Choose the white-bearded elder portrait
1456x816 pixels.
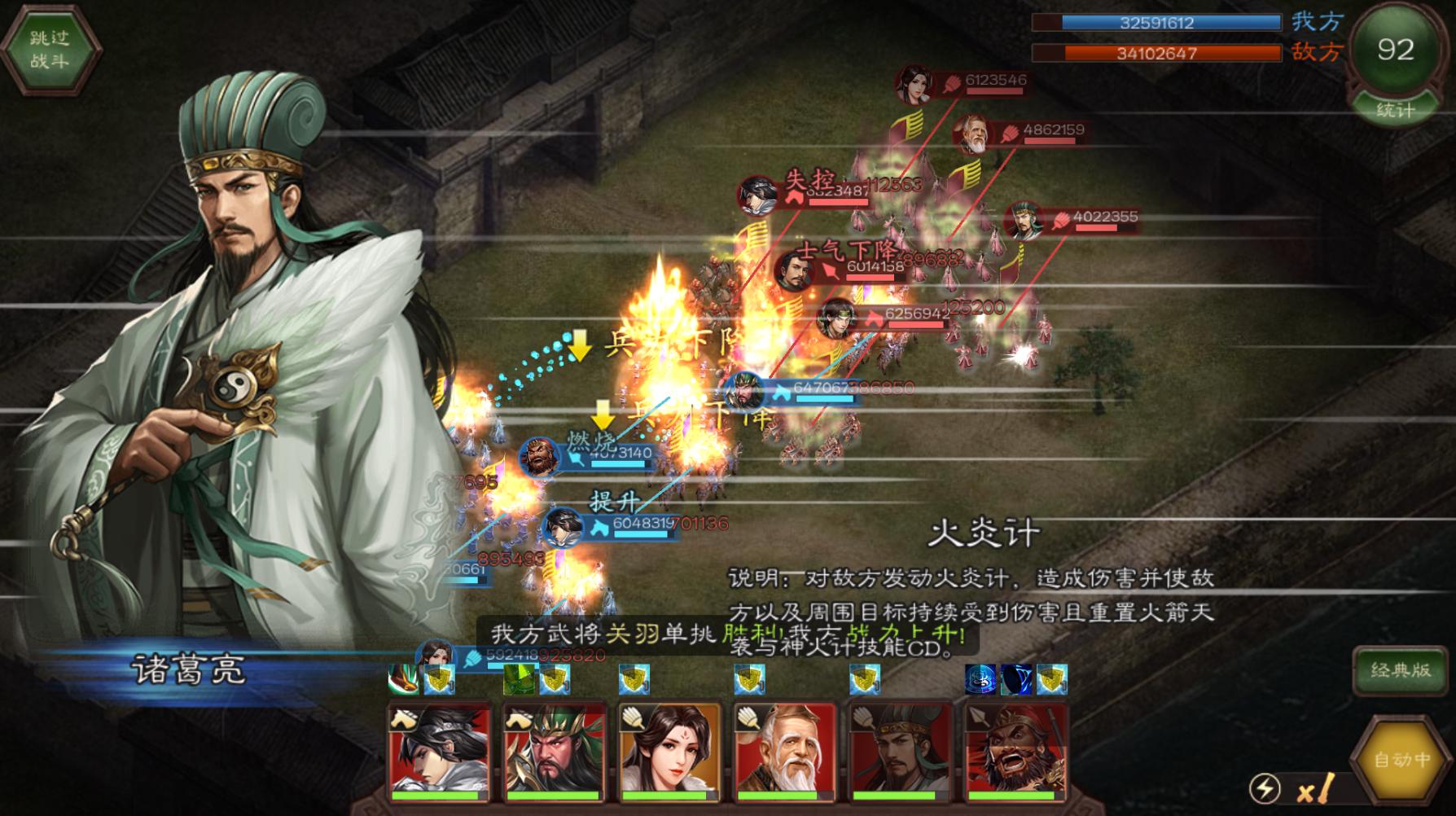point(785,751)
